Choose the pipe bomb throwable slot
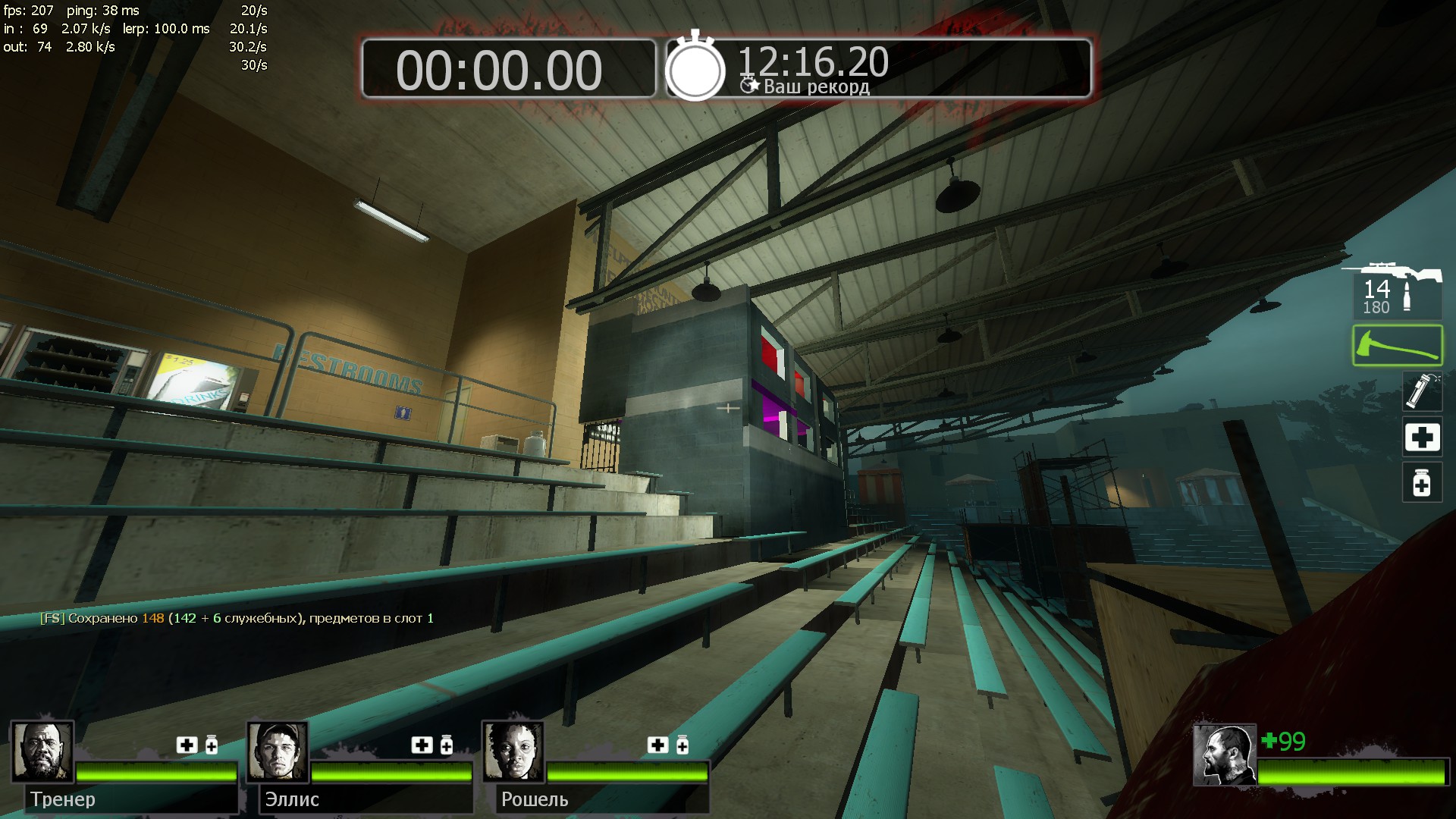 (1421, 391)
